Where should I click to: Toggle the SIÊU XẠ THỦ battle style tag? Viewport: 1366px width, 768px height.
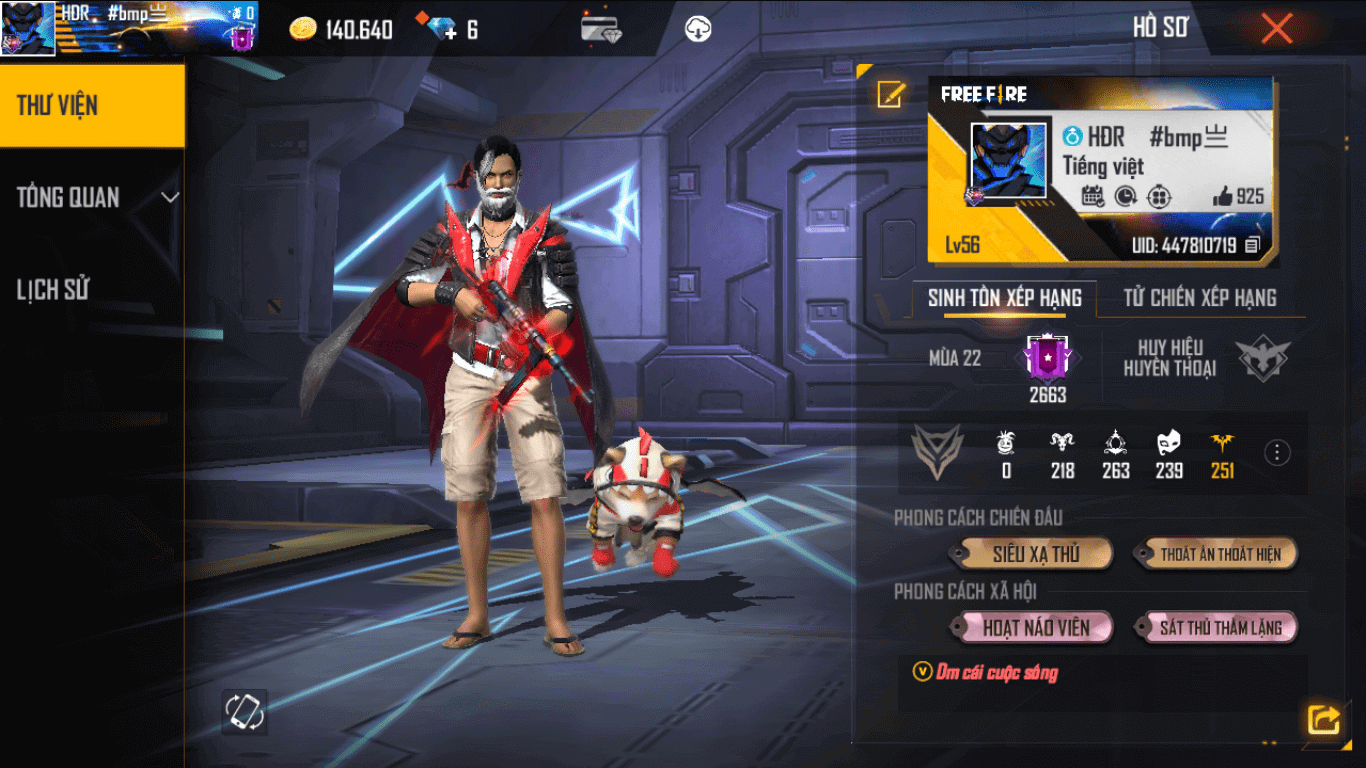[x=1032, y=554]
